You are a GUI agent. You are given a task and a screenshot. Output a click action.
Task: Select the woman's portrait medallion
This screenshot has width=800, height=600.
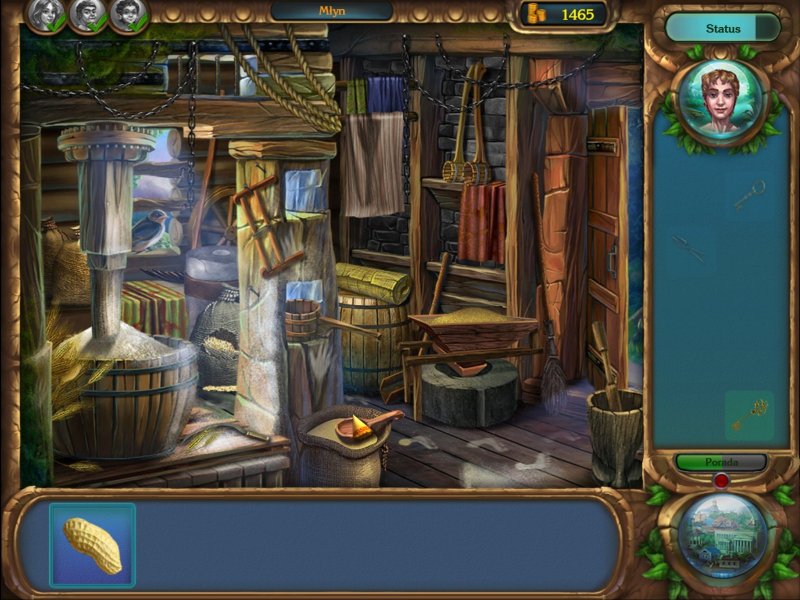[x=45, y=15]
